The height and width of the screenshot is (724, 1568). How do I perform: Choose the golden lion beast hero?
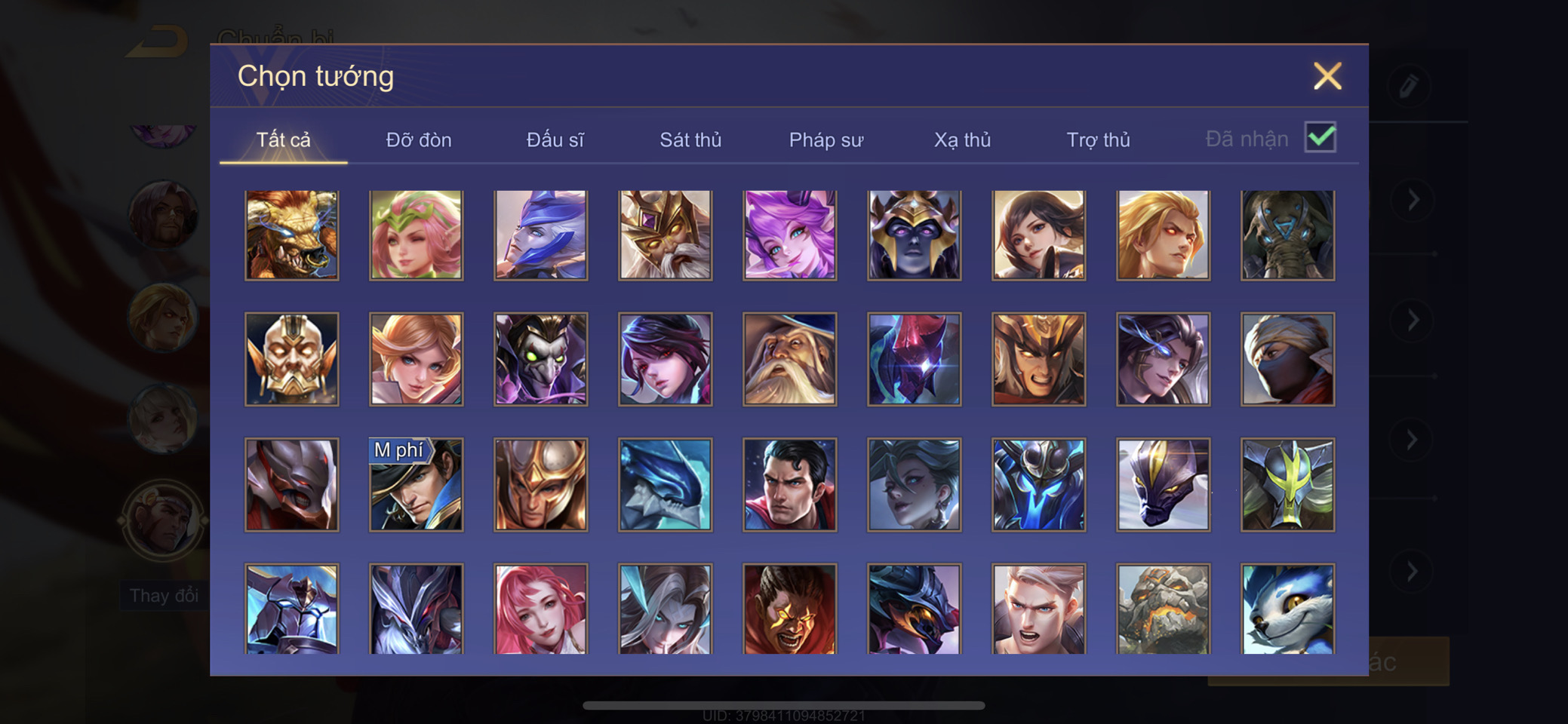coord(292,235)
